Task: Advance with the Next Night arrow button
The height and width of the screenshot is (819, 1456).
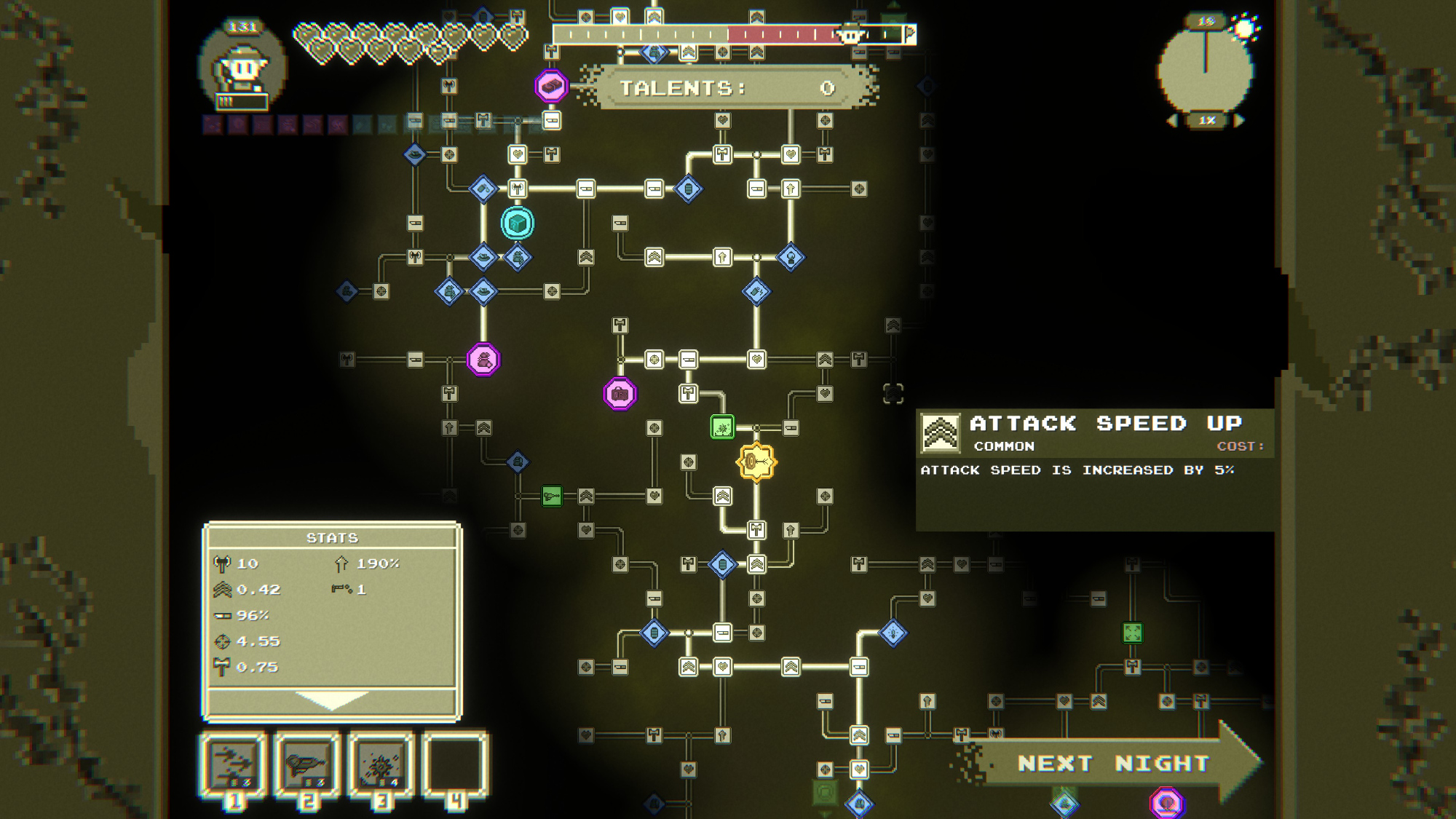Action: [1114, 763]
